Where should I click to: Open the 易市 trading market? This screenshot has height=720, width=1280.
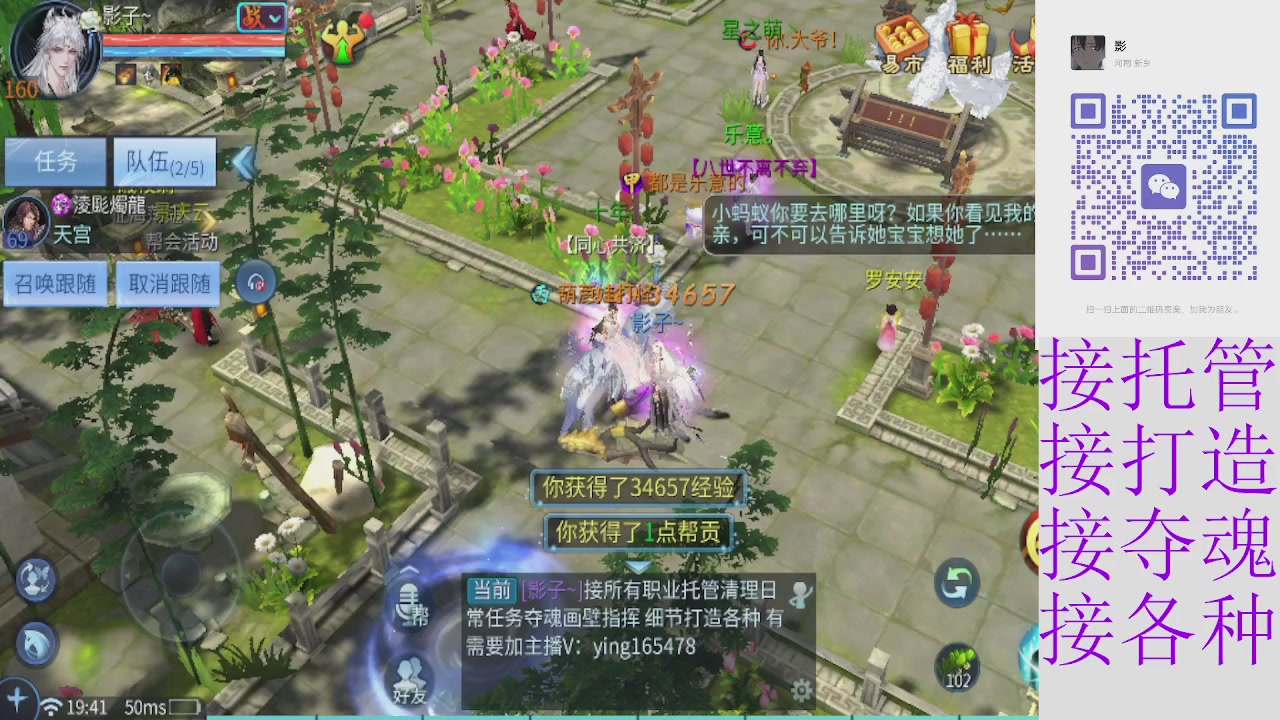900,45
